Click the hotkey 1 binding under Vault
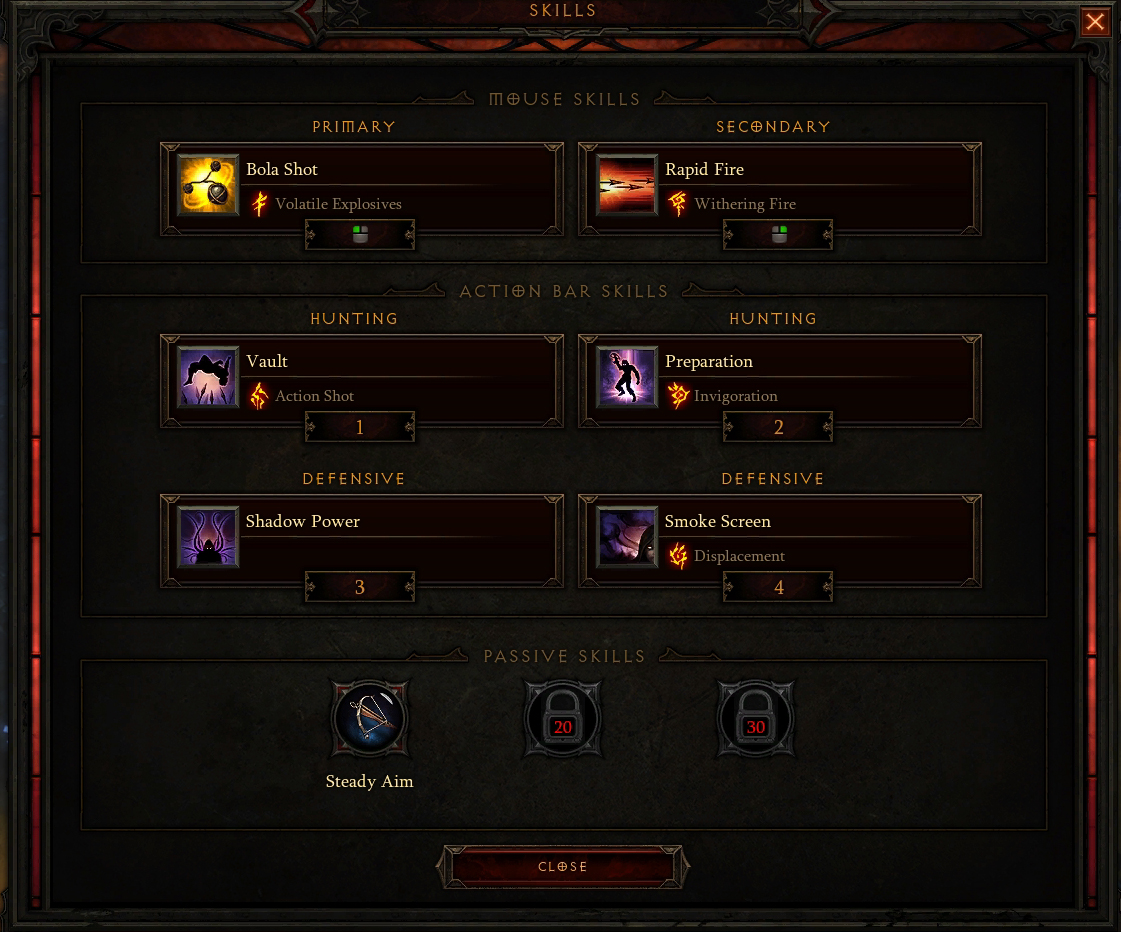Image resolution: width=1121 pixels, height=932 pixels. click(360, 428)
